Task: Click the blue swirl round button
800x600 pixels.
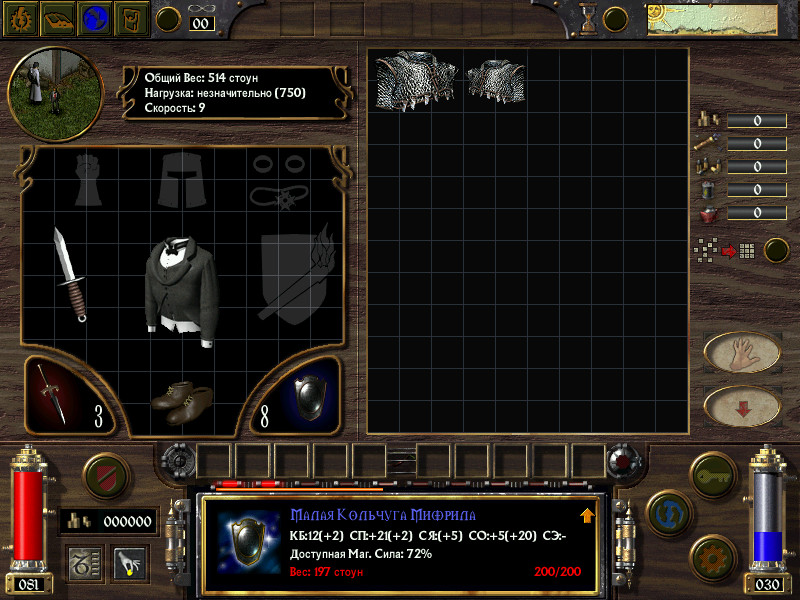Action: click(x=667, y=512)
